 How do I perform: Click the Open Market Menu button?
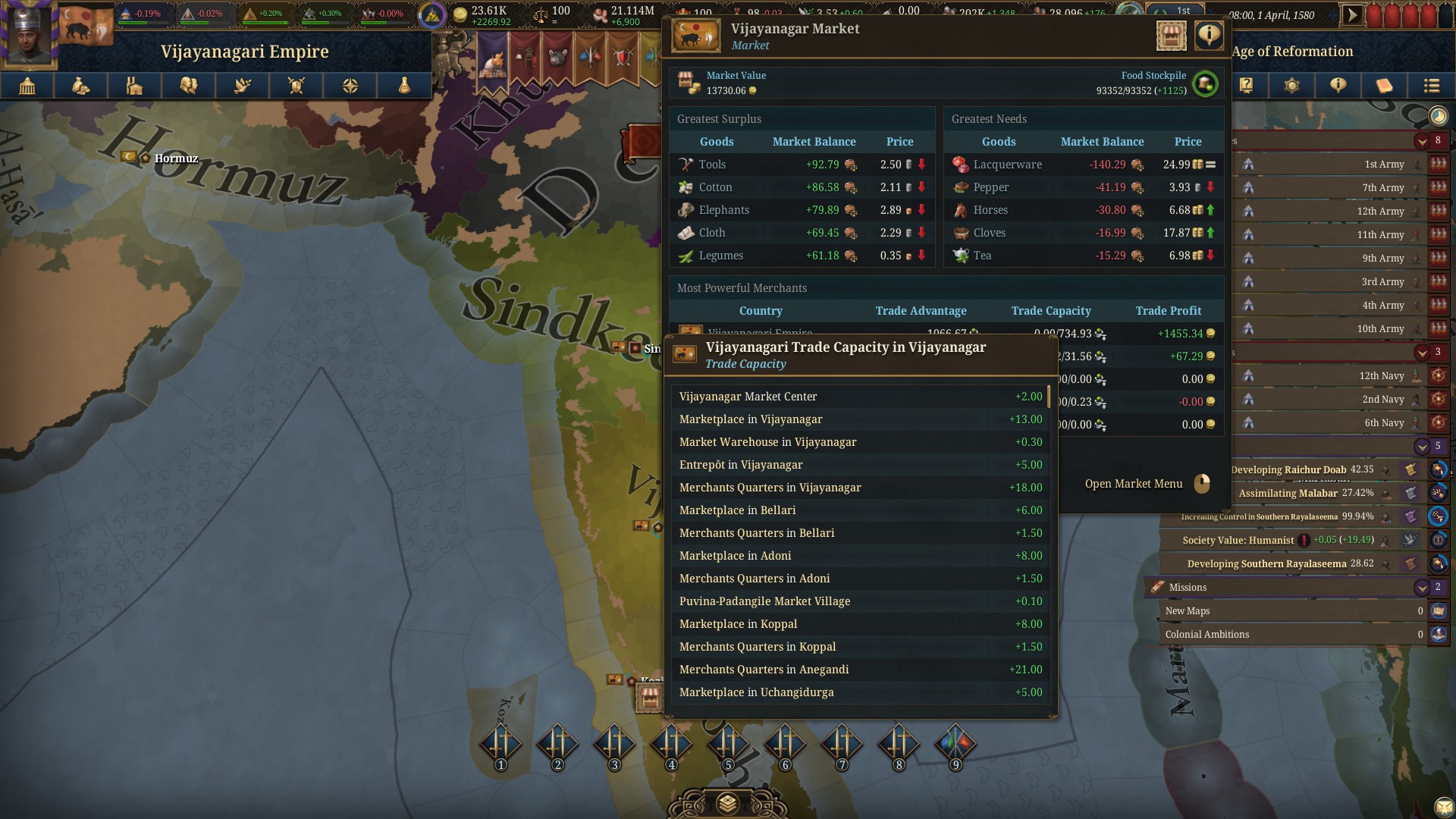(1134, 483)
